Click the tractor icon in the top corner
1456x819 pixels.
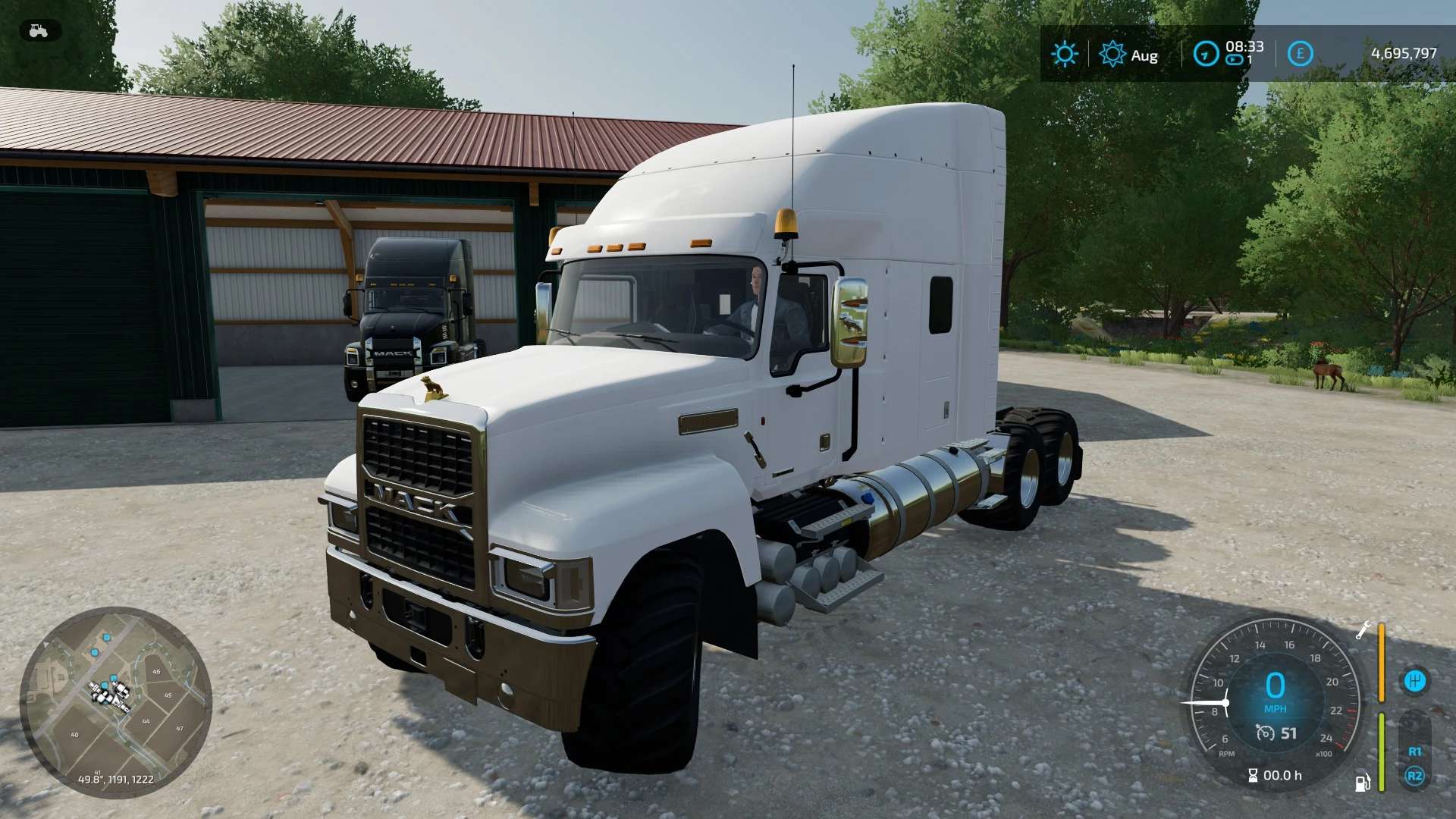(39, 31)
